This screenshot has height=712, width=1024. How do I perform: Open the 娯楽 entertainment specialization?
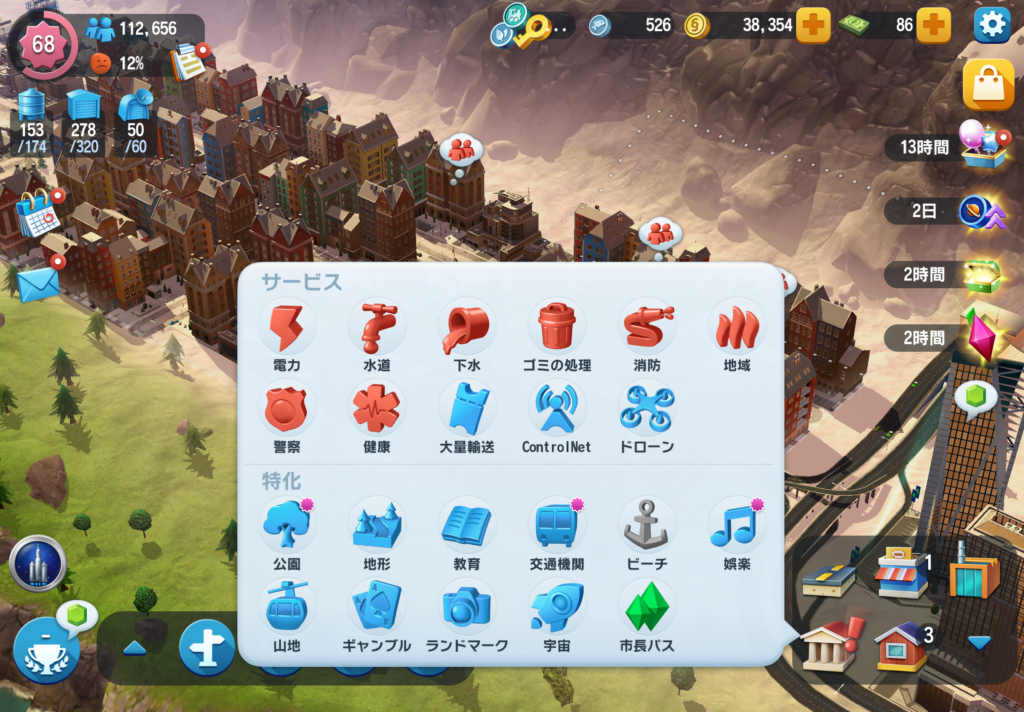(x=737, y=525)
